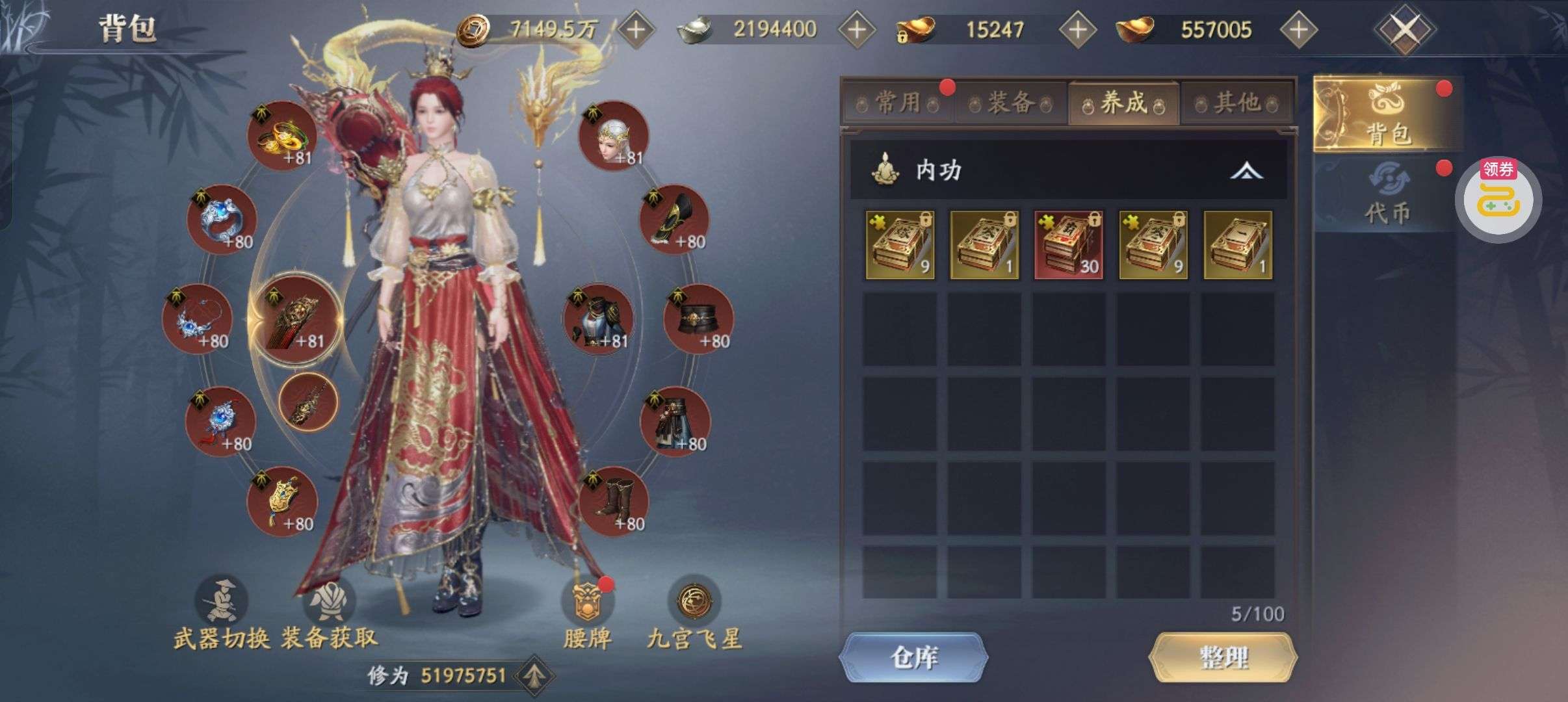
Task: Click the 领券 coupon floating icon
Action: (1498, 198)
